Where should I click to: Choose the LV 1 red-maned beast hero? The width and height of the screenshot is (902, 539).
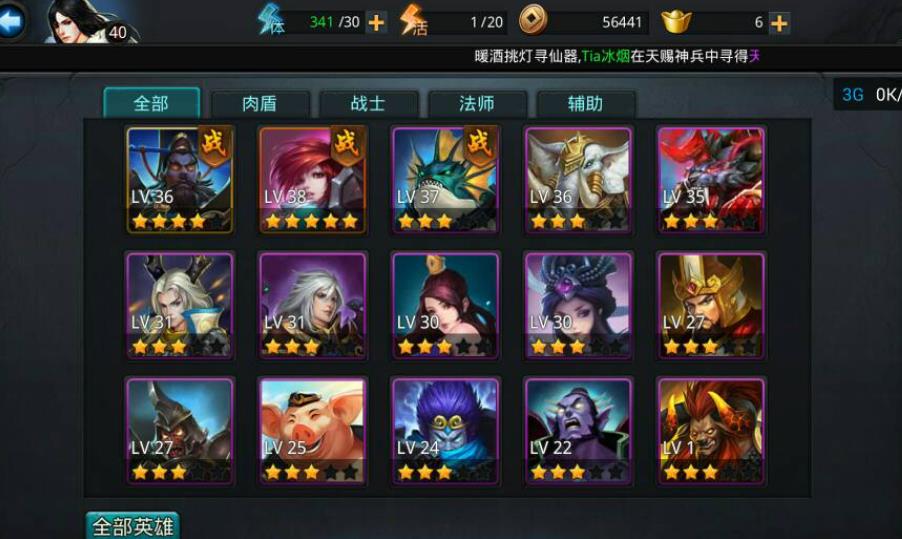(x=711, y=431)
